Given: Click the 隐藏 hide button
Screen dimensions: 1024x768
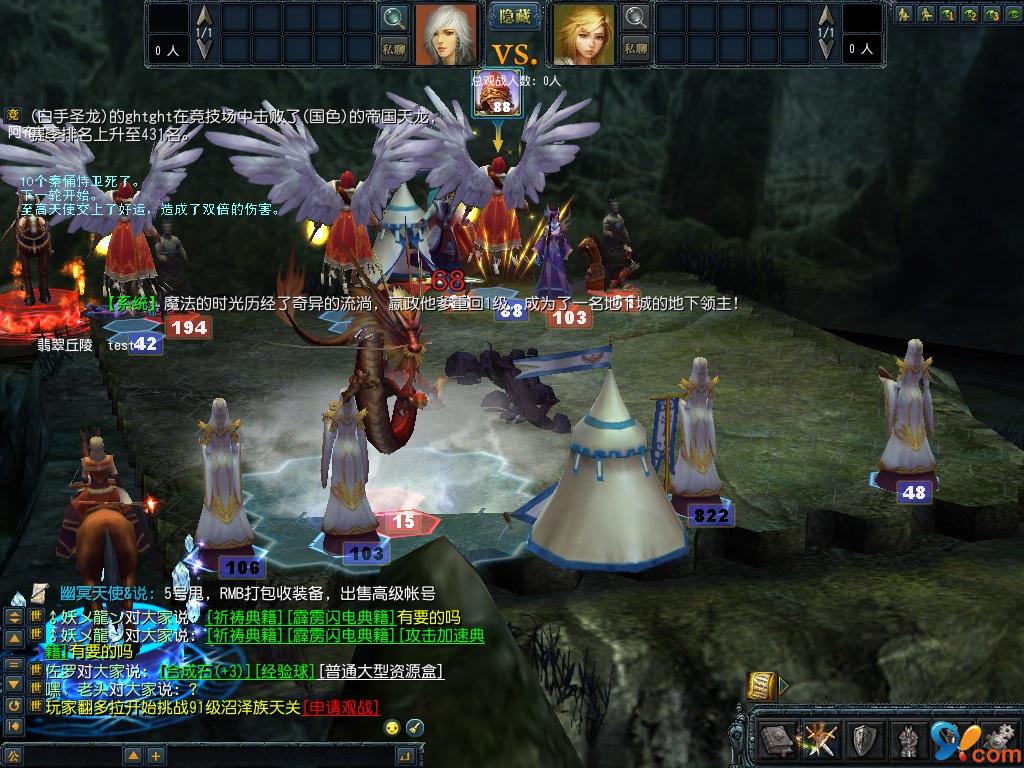Looking at the screenshot, I should click(515, 17).
